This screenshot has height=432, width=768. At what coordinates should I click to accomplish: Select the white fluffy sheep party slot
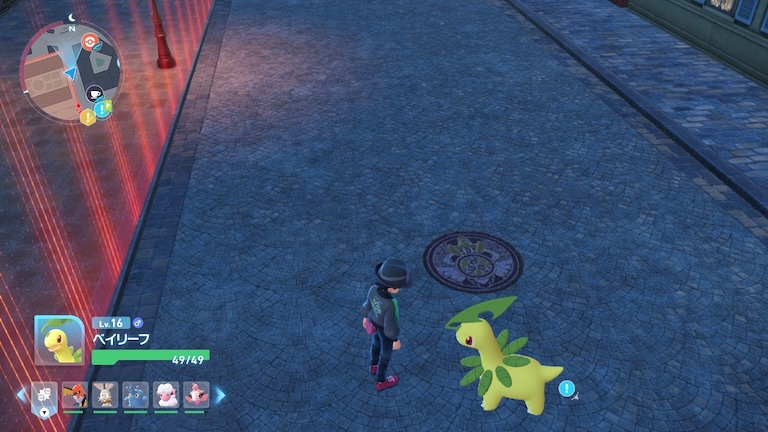point(165,395)
